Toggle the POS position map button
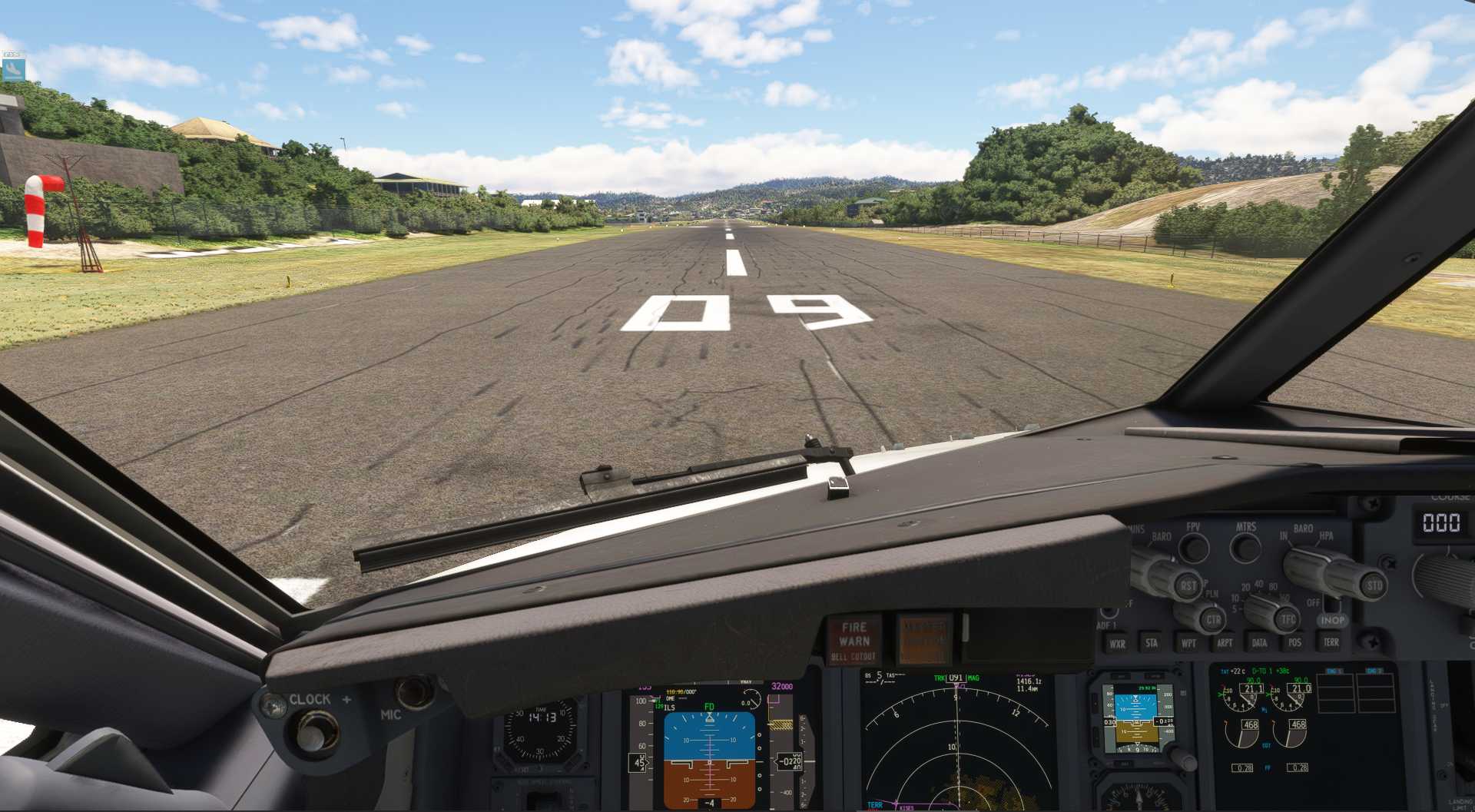Image resolution: width=1475 pixels, height=812 pixels. 1295,643
